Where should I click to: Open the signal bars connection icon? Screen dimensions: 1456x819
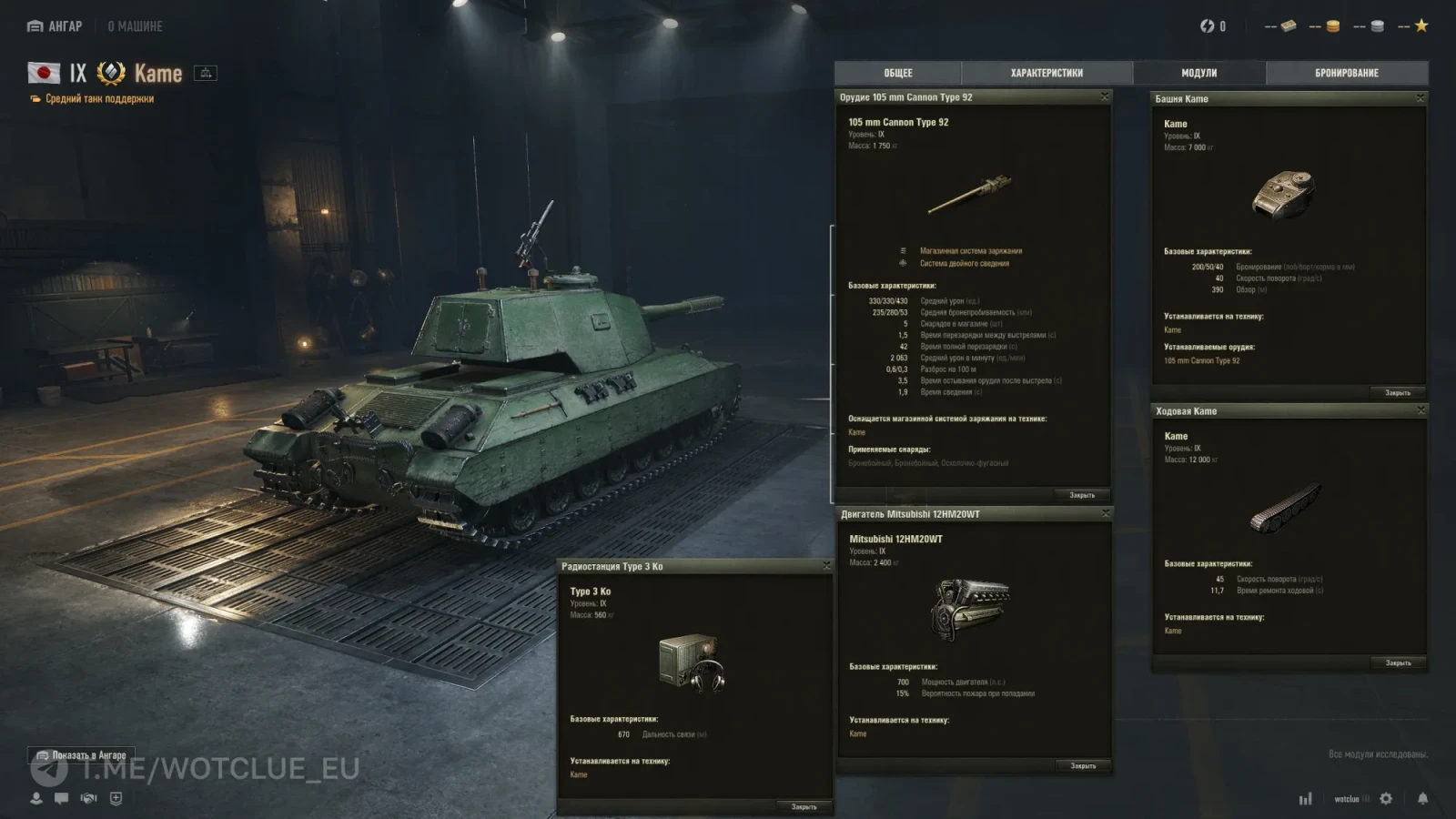[1305, 798]
